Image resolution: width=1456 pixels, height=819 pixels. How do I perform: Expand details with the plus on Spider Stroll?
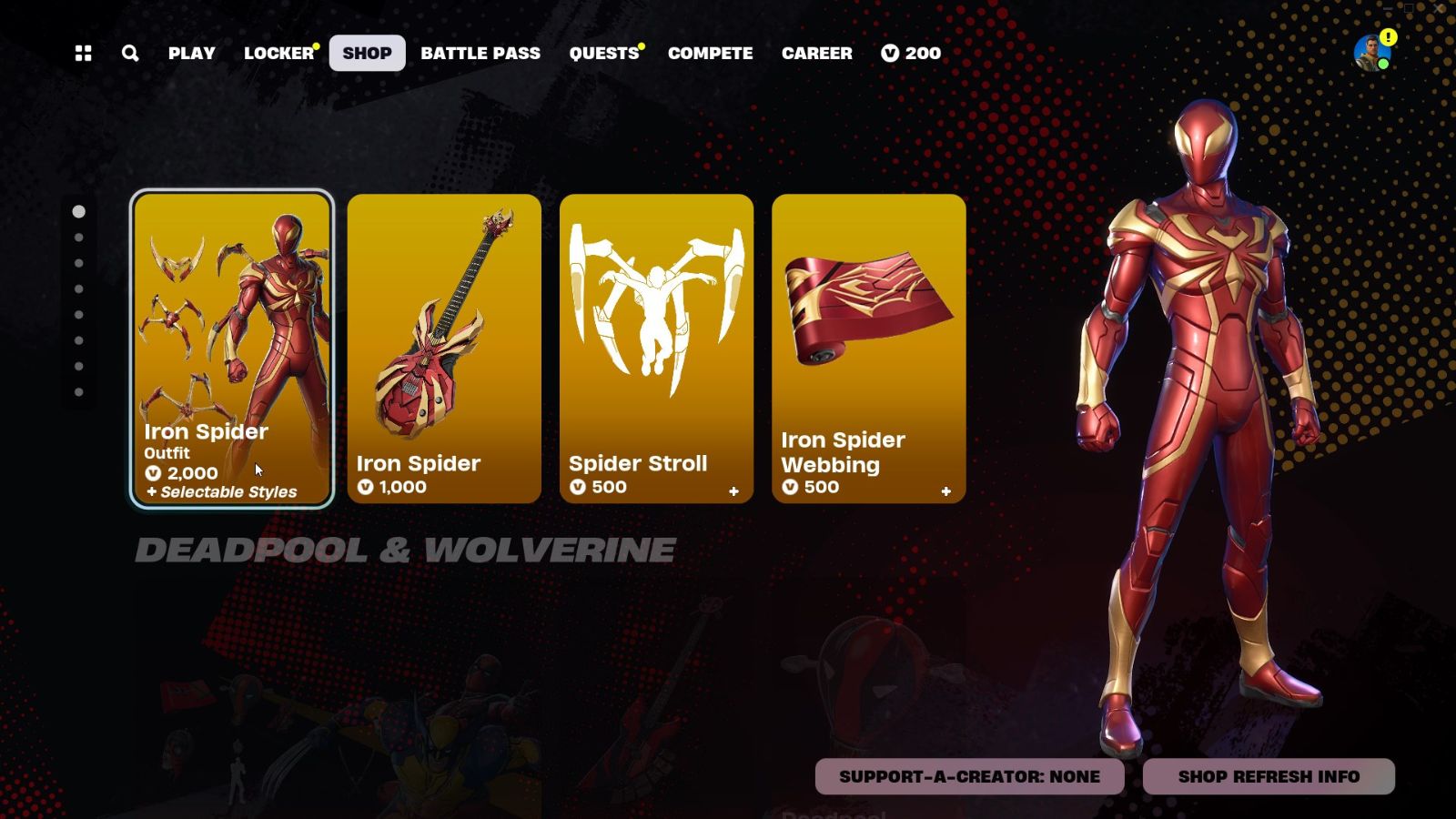(733, 490)
